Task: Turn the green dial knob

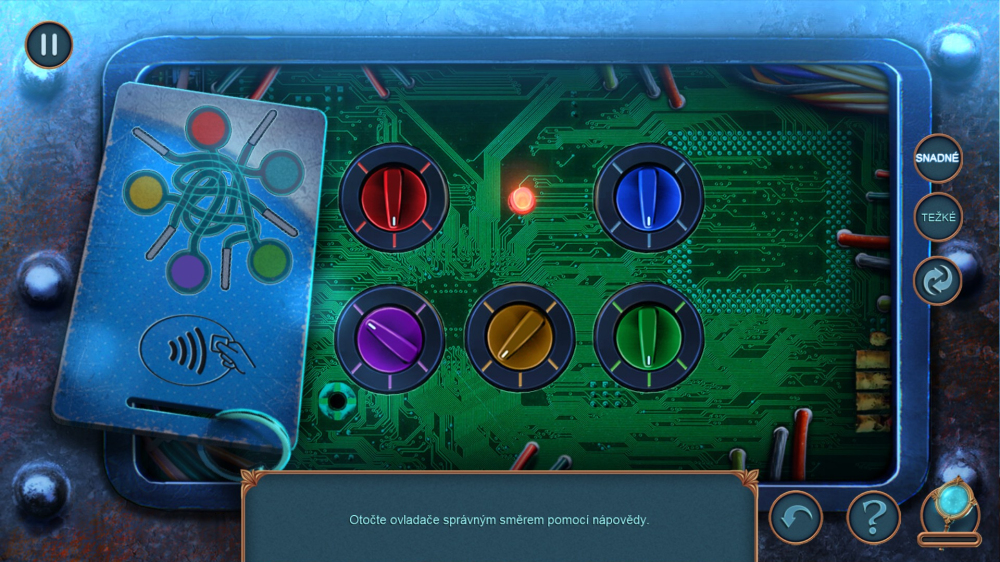Action: click(648, 337)
